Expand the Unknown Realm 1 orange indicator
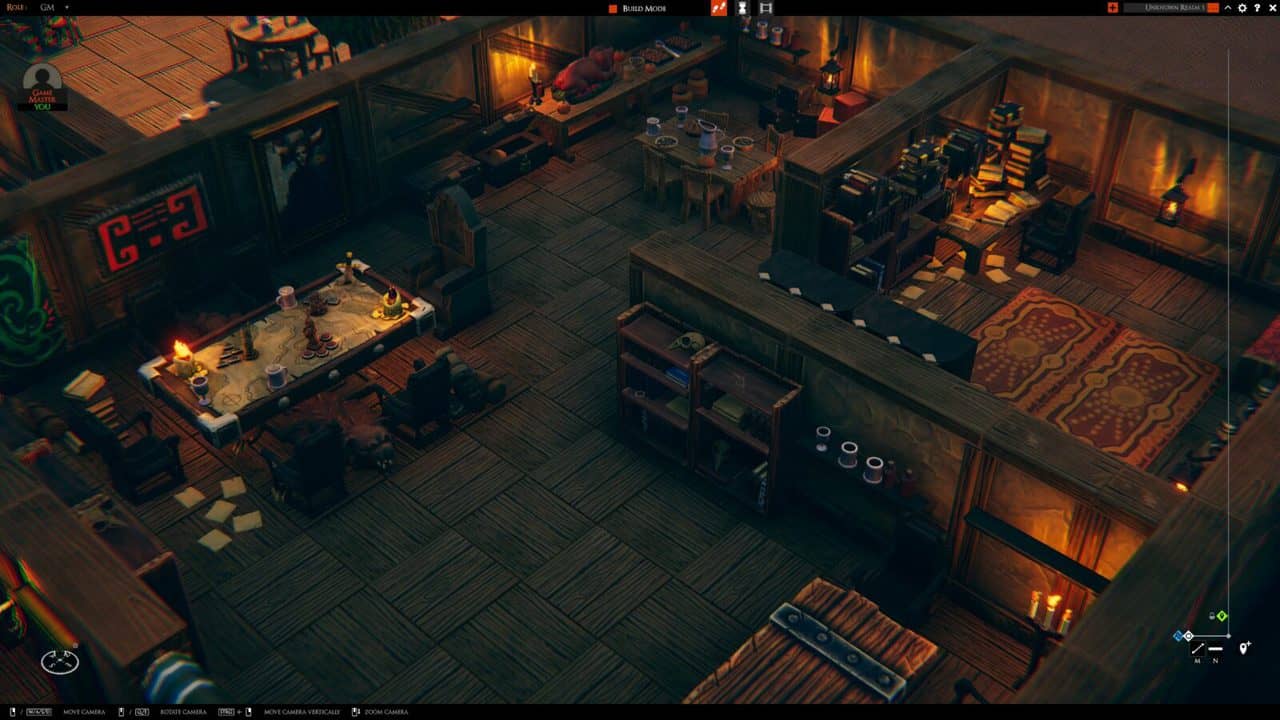 pyautogui.click(x=1213, y=8)
